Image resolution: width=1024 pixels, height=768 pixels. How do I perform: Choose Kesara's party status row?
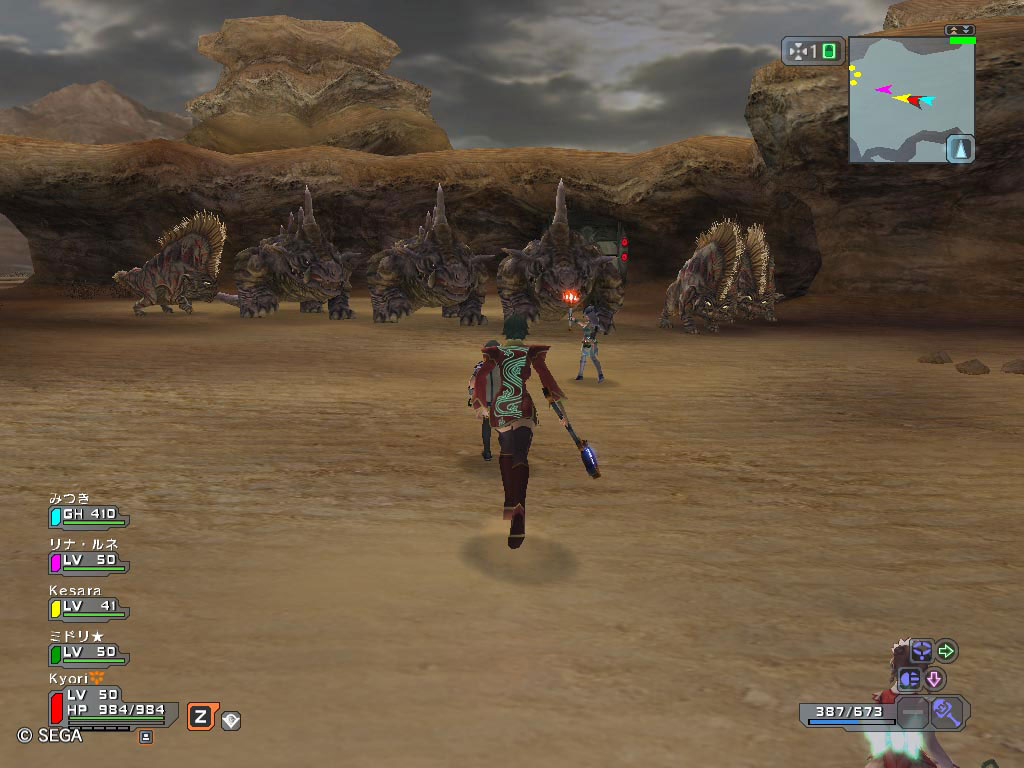[89, 607]
